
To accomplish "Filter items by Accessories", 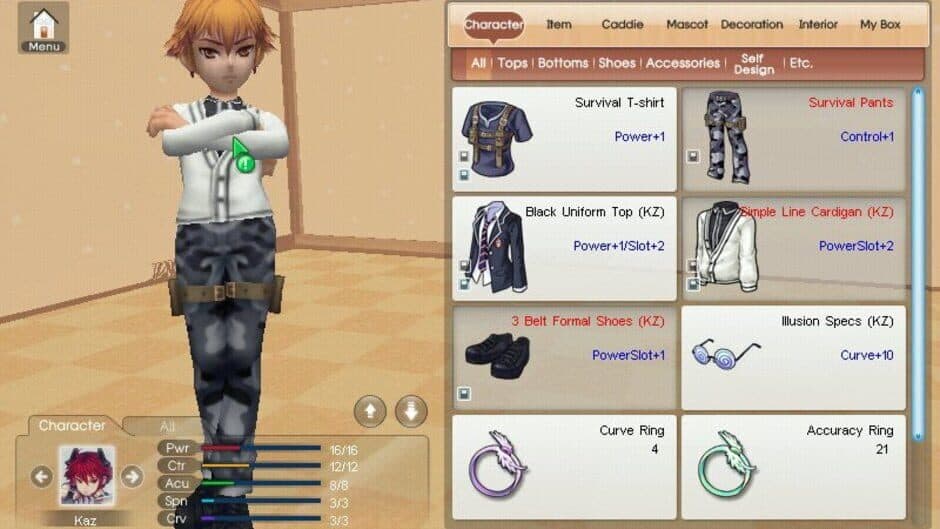I will click(682, 63).
